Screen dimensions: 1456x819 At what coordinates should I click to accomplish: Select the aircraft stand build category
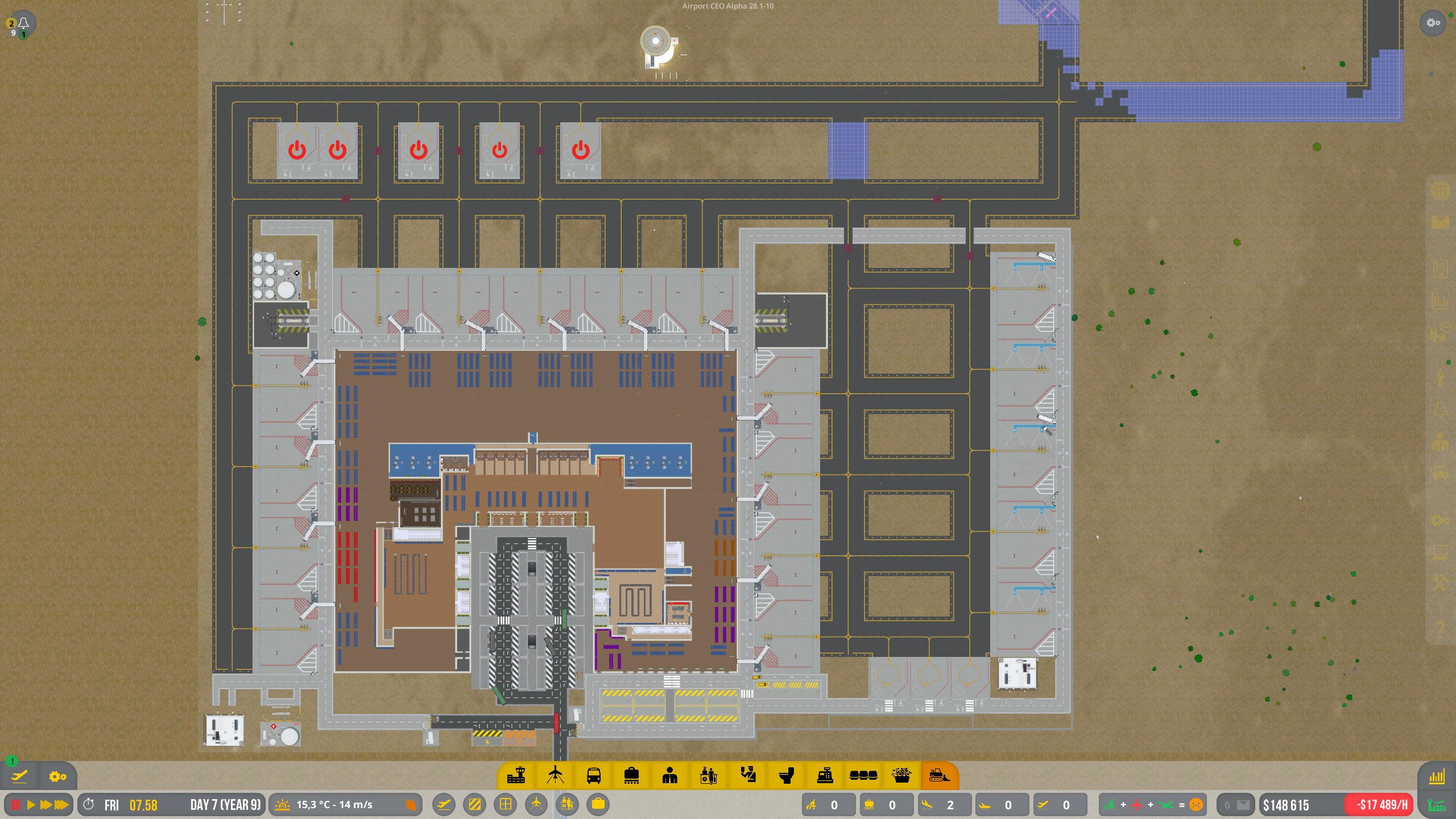[555, 776]
